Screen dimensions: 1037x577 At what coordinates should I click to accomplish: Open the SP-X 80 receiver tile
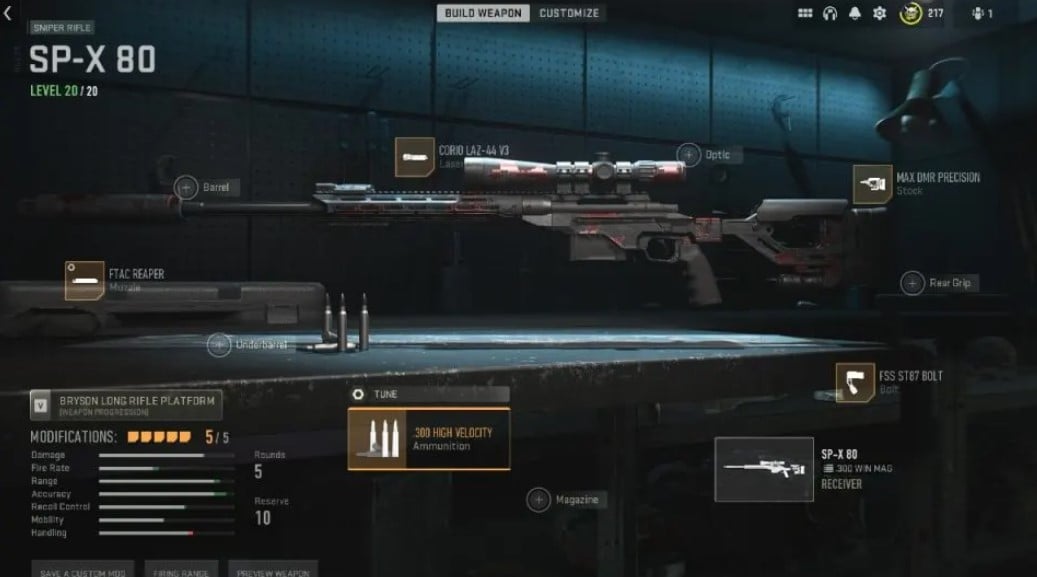765,469
